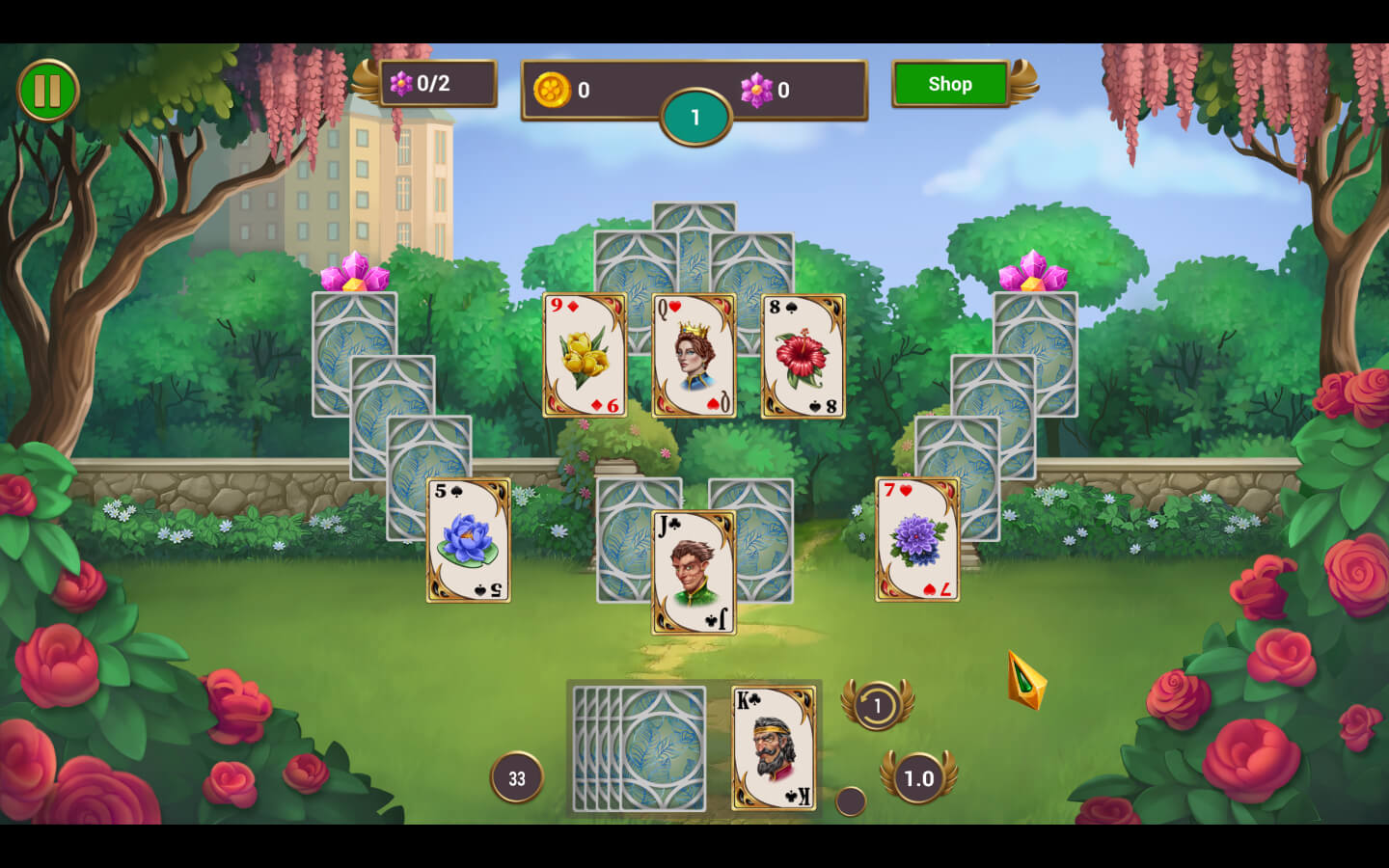Use the undo arrow button
This screenshot has width=1389, height=868.
(x=877, y=705)
